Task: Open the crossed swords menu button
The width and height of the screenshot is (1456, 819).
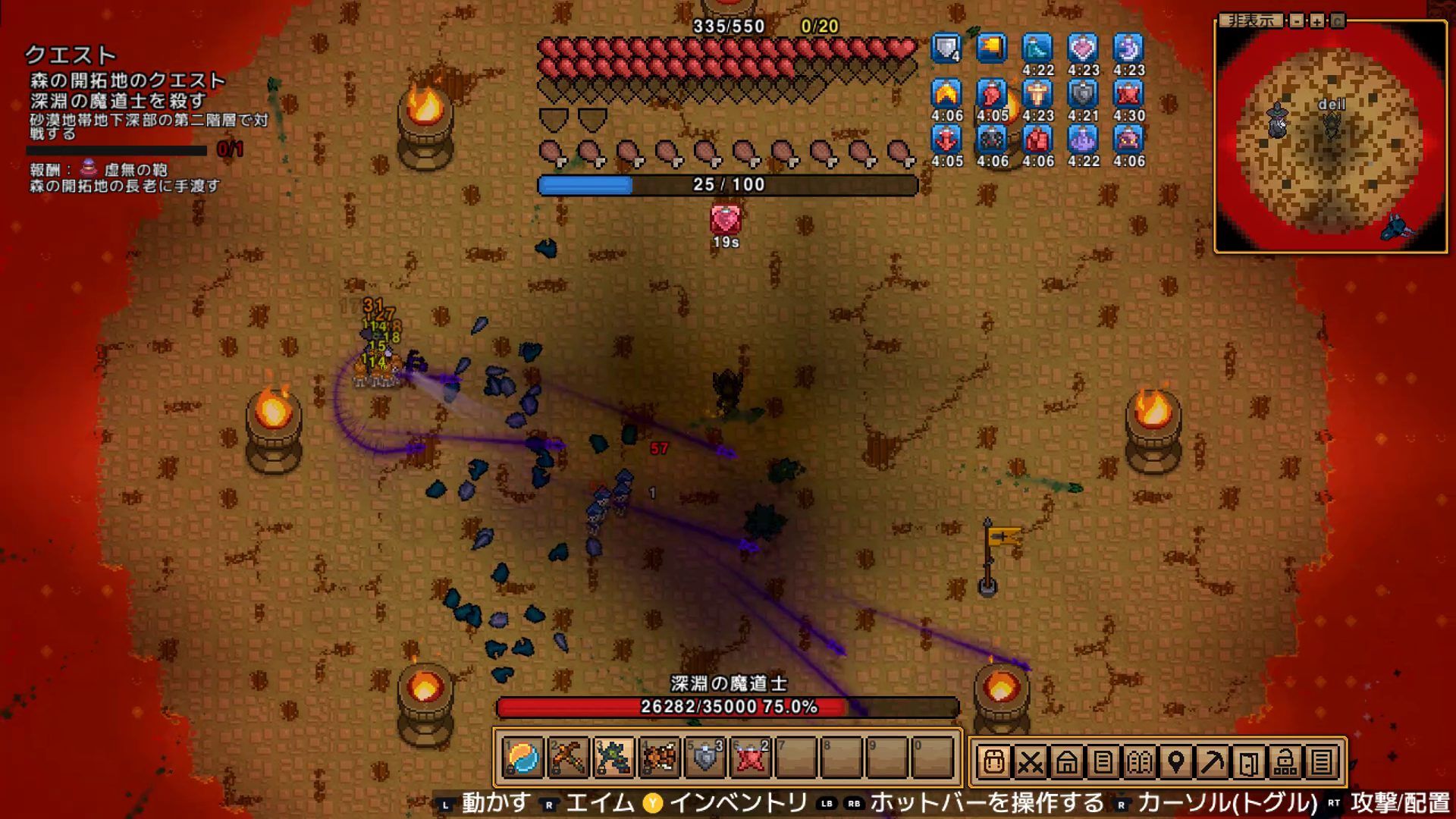Action: click(x=1030, y=761)
